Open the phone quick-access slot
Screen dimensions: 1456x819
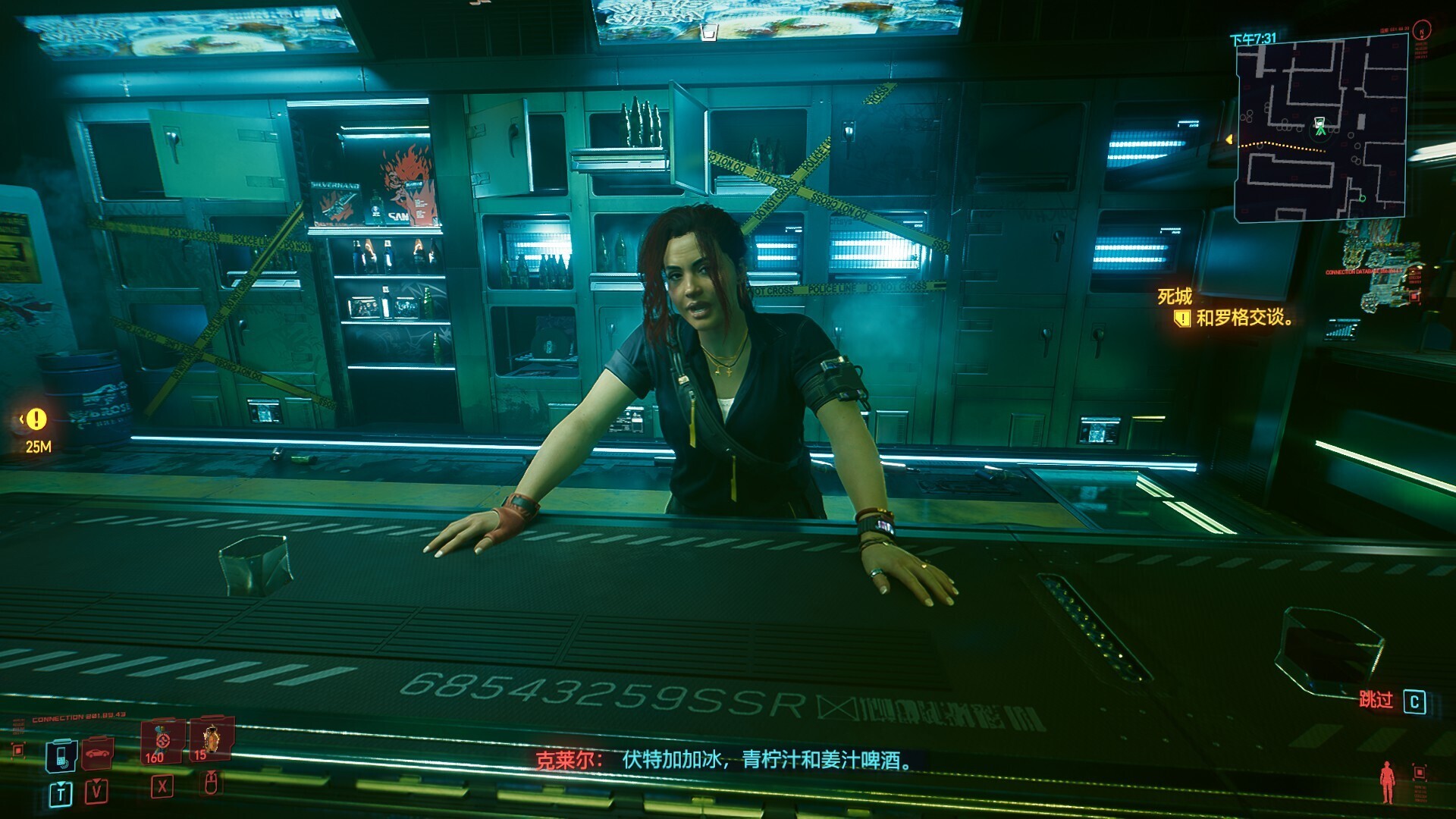tap(61, 755)
